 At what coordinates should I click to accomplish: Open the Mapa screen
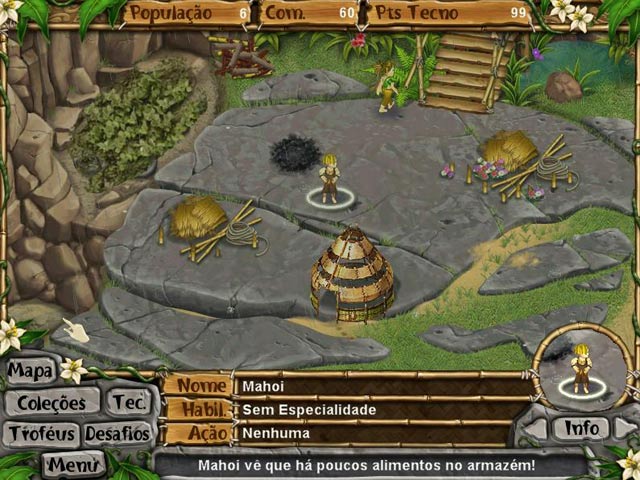point(31,372)
